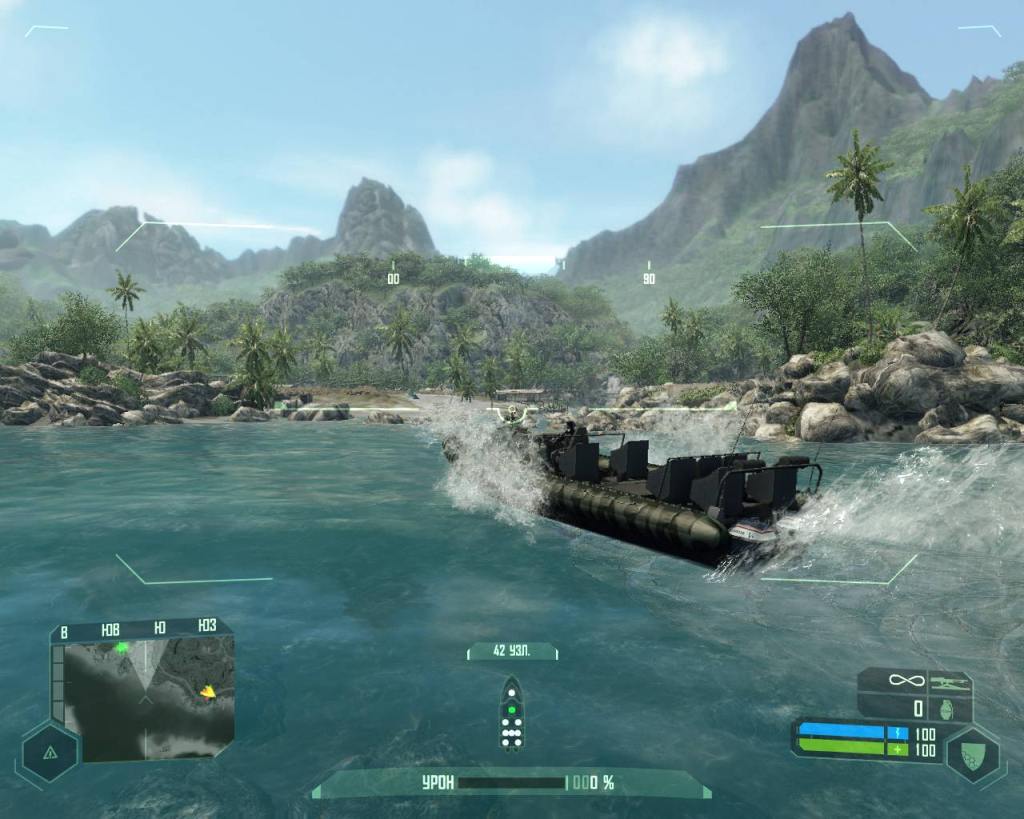1024x819 pixels.
Task: Select the green marker on the minimap
Action: (122, 648)
